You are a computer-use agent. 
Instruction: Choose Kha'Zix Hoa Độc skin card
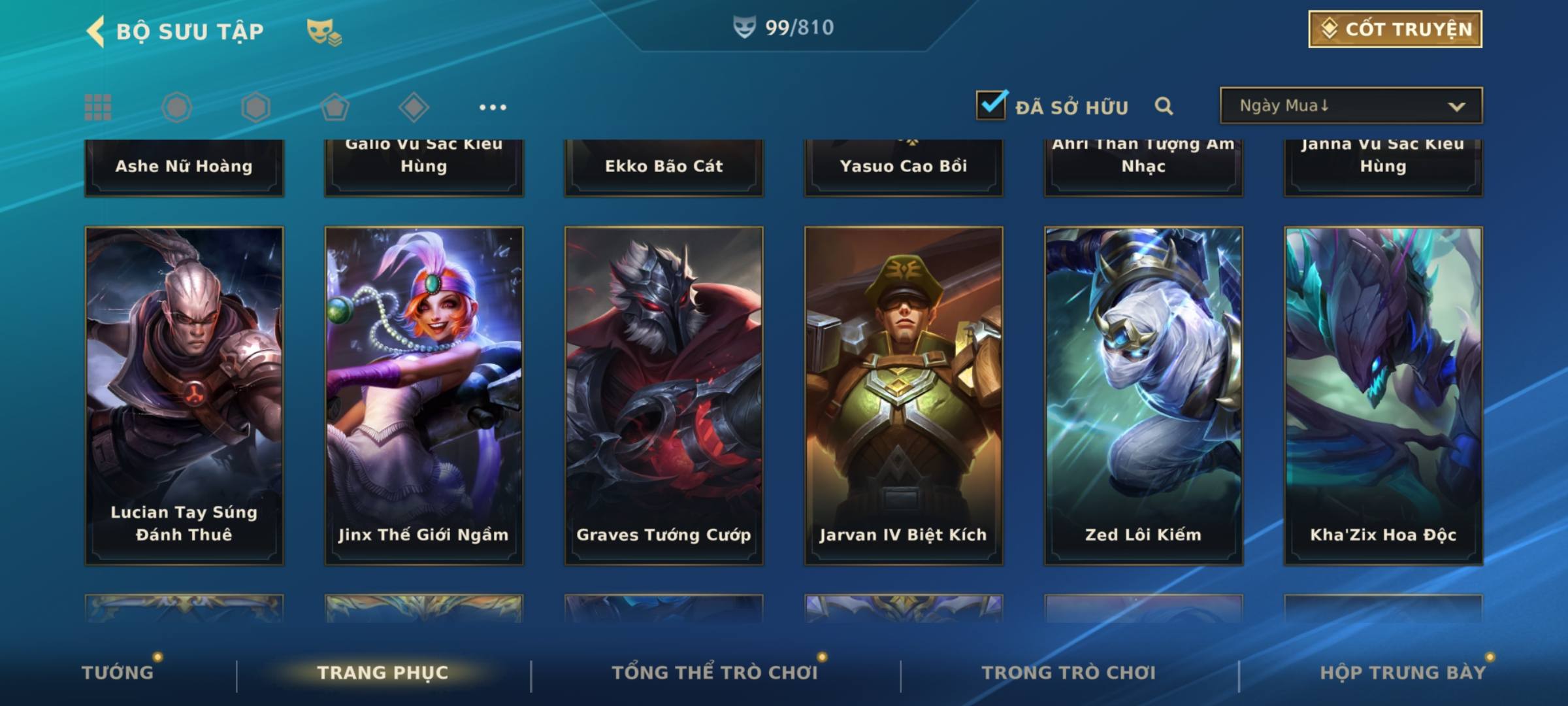tap(1383, 395)
